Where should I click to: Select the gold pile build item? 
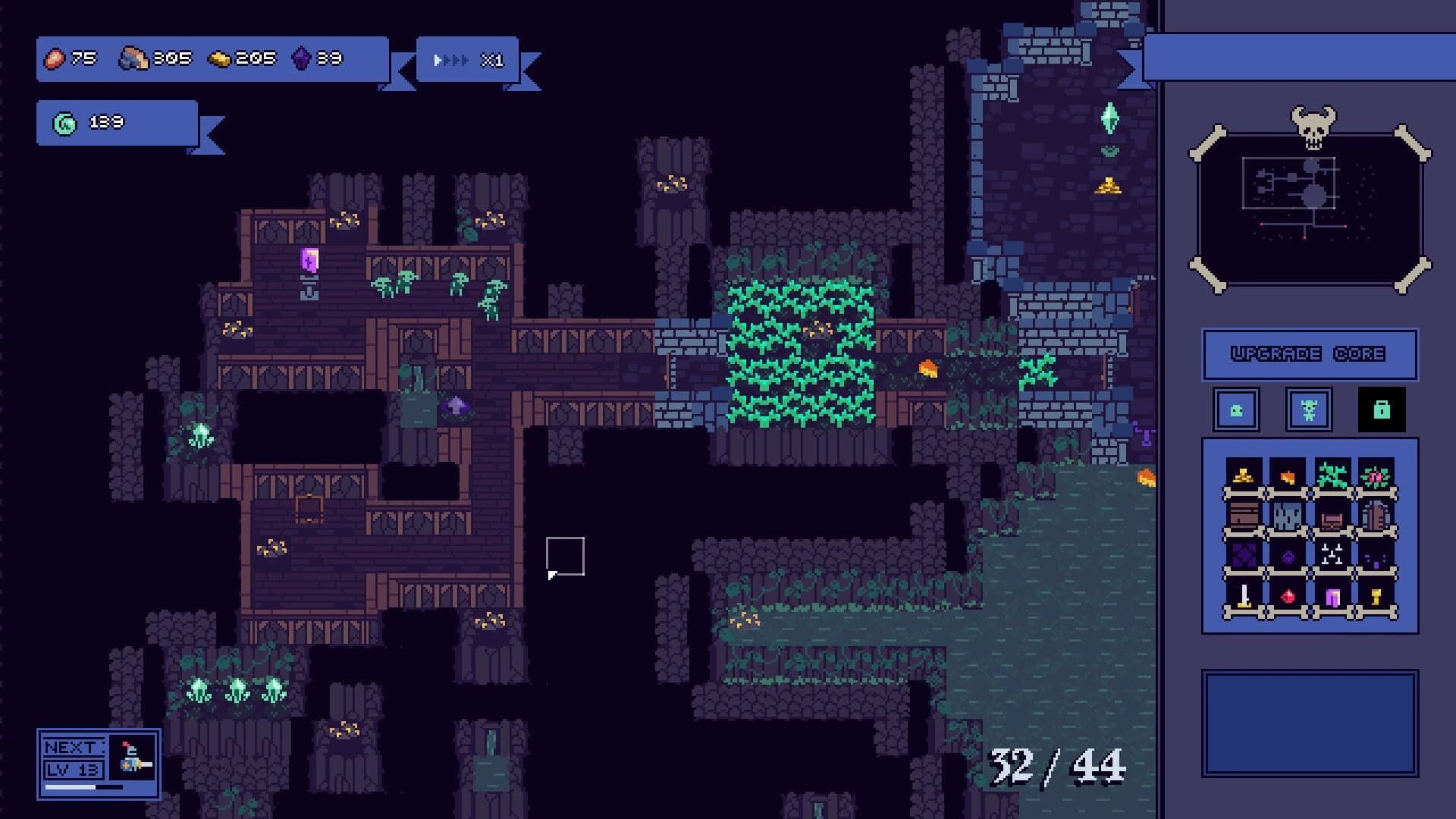(x=1244, y=475)
